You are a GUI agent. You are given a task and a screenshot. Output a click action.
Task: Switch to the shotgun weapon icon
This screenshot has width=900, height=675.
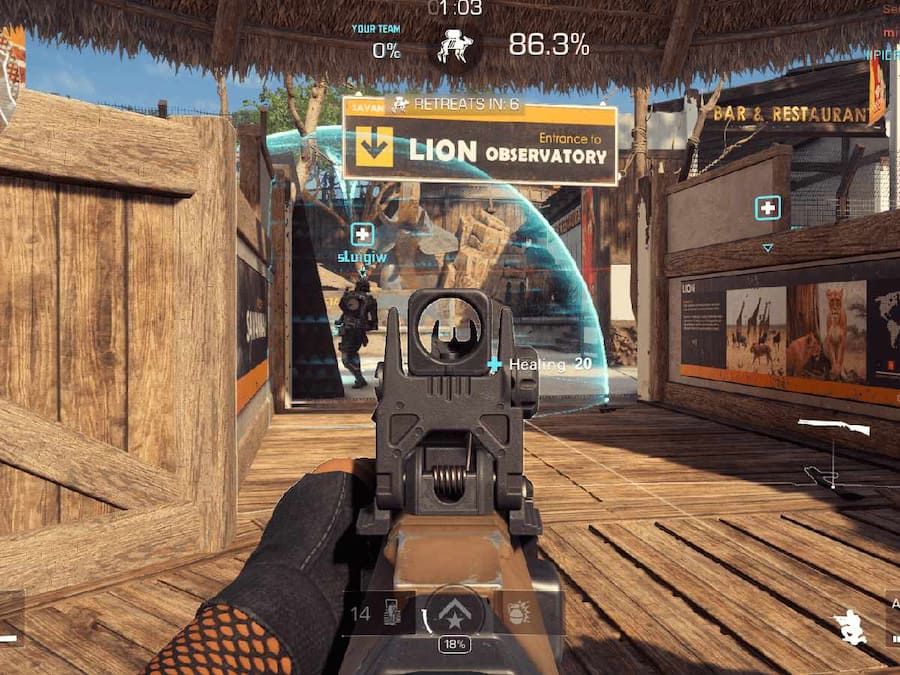point(833,427)
